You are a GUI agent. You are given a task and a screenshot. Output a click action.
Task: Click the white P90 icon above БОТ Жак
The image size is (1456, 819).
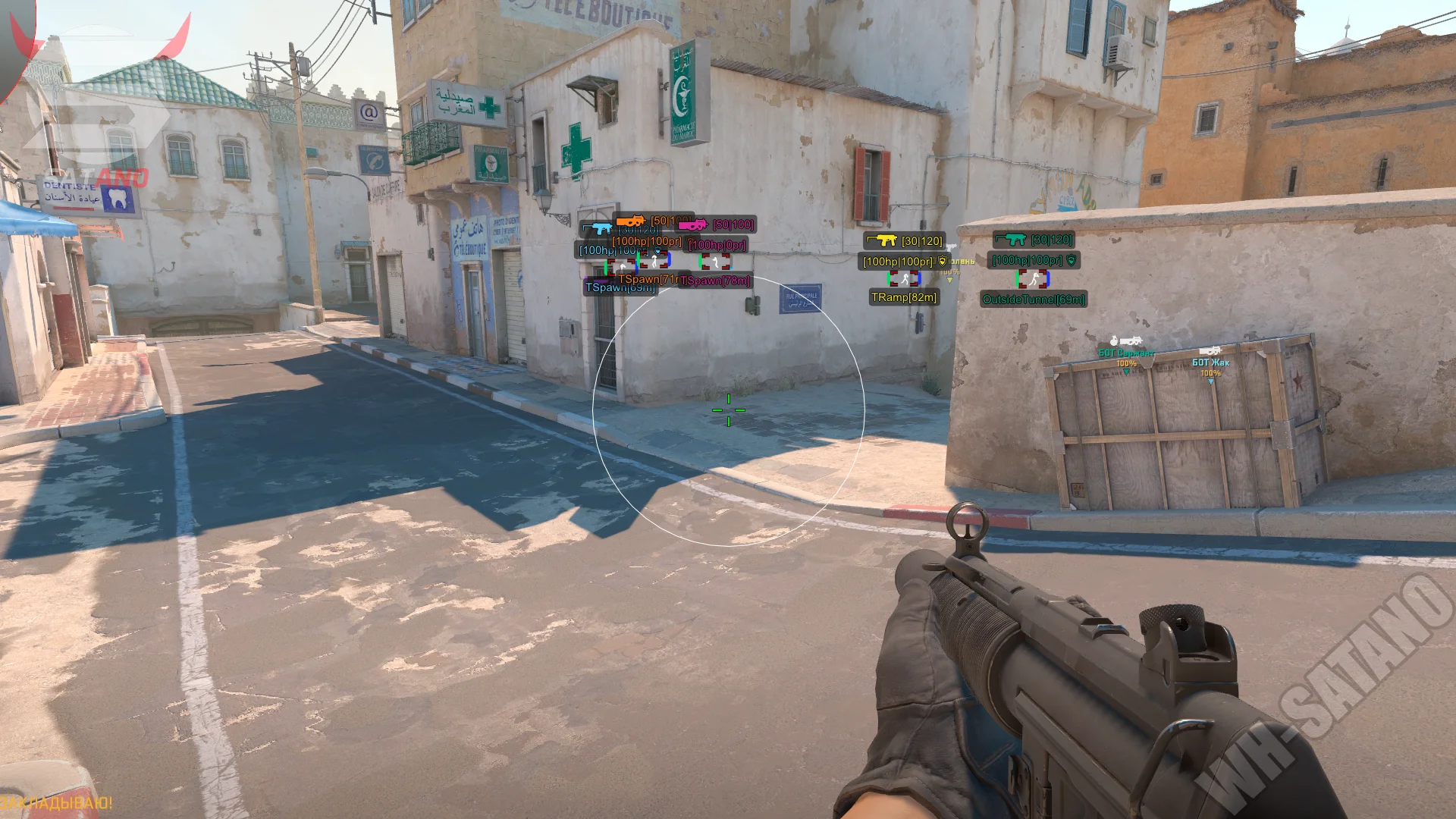(x=1210, y=351)
